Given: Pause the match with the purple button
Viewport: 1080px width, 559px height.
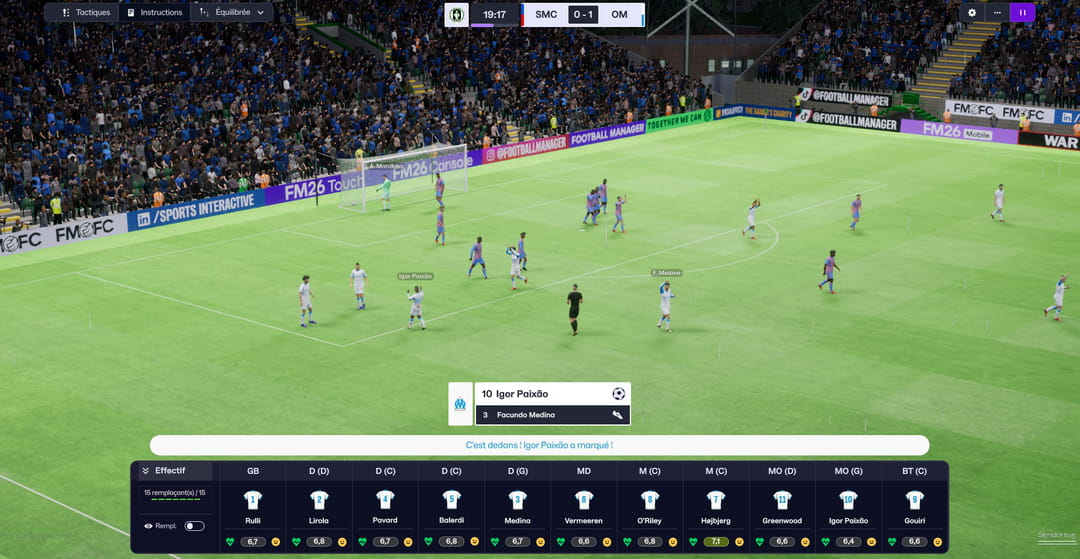Looking at the screenshot, I should click(x=1022, y=13).
